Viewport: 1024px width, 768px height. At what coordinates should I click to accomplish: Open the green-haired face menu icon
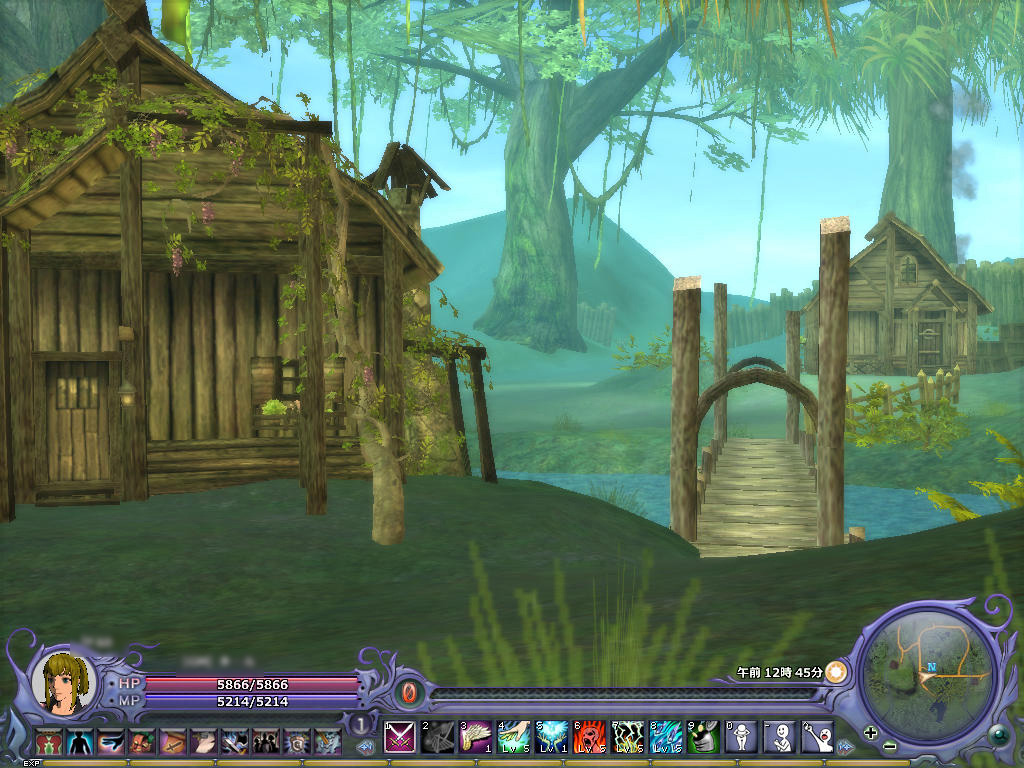click(x=143, y=741)
